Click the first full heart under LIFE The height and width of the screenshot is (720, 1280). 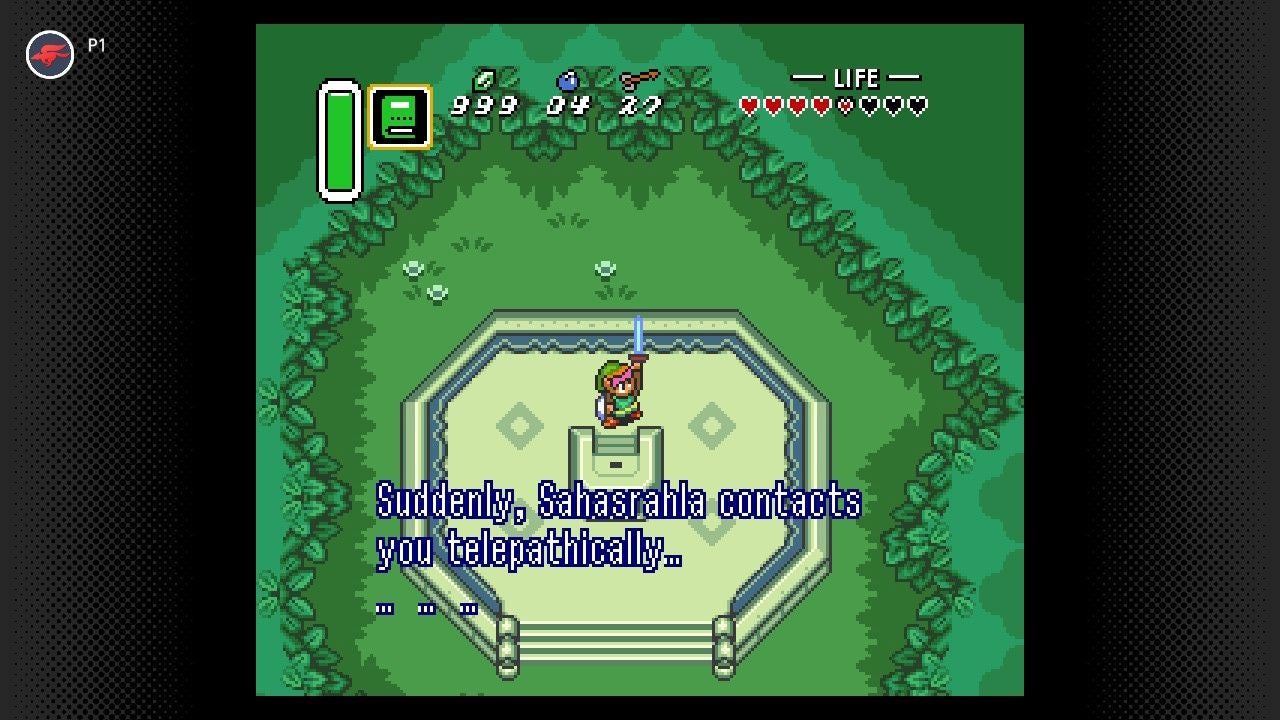point(749,104)
